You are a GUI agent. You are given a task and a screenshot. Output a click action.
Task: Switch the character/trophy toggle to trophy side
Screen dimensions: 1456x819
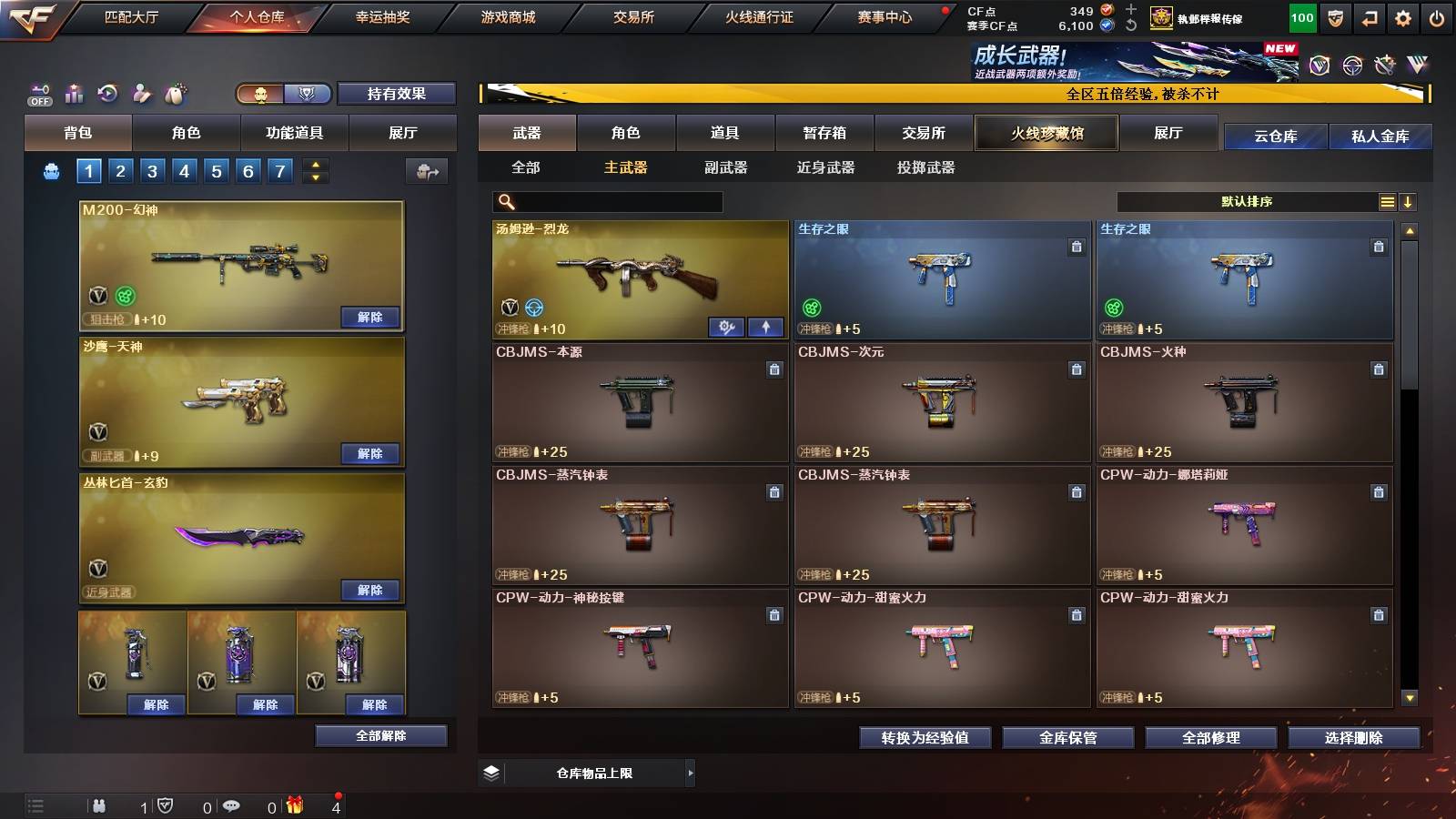[308, 94]
